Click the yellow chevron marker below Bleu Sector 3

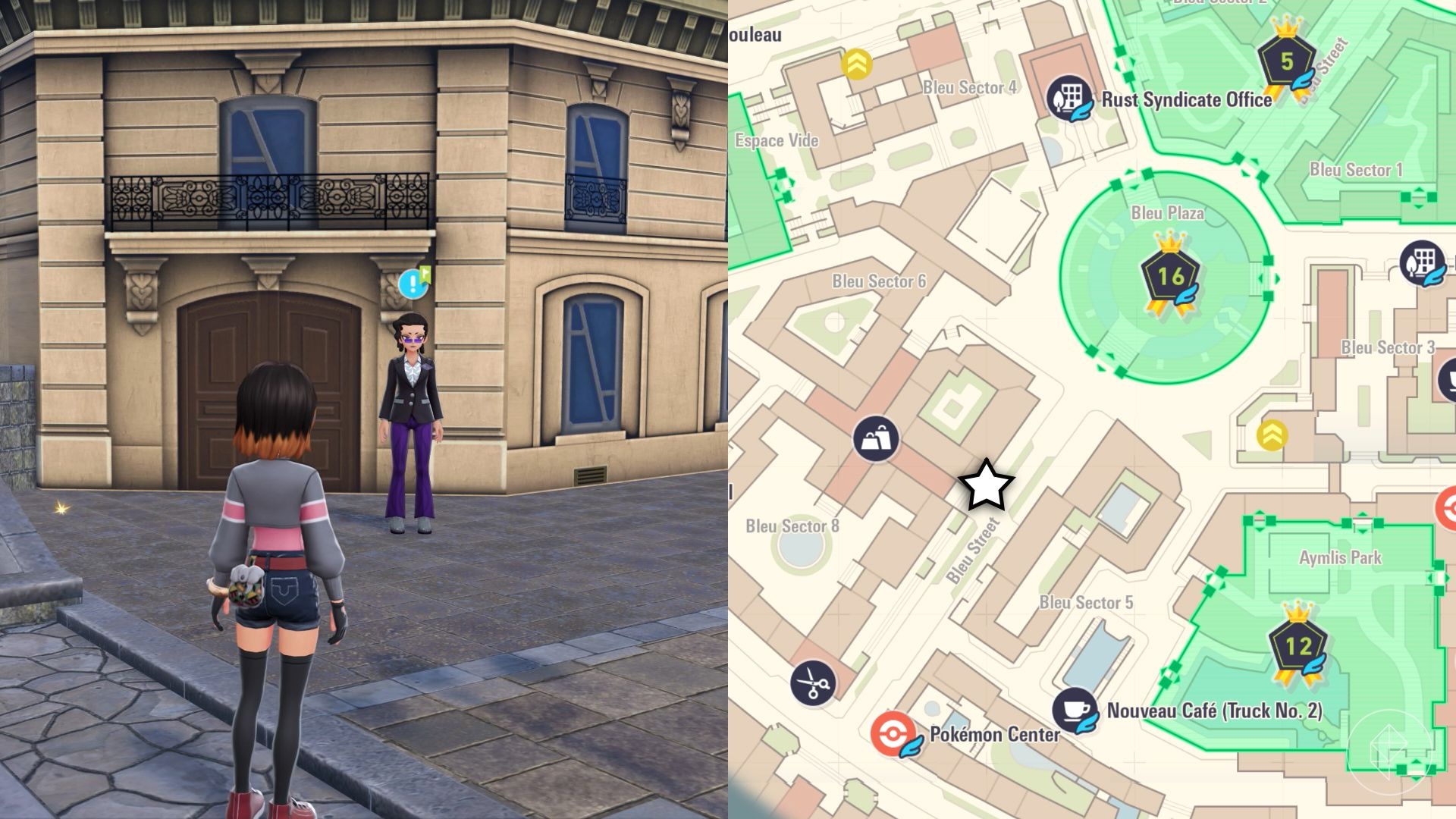pyautogui.click(x=1272, y=435)
